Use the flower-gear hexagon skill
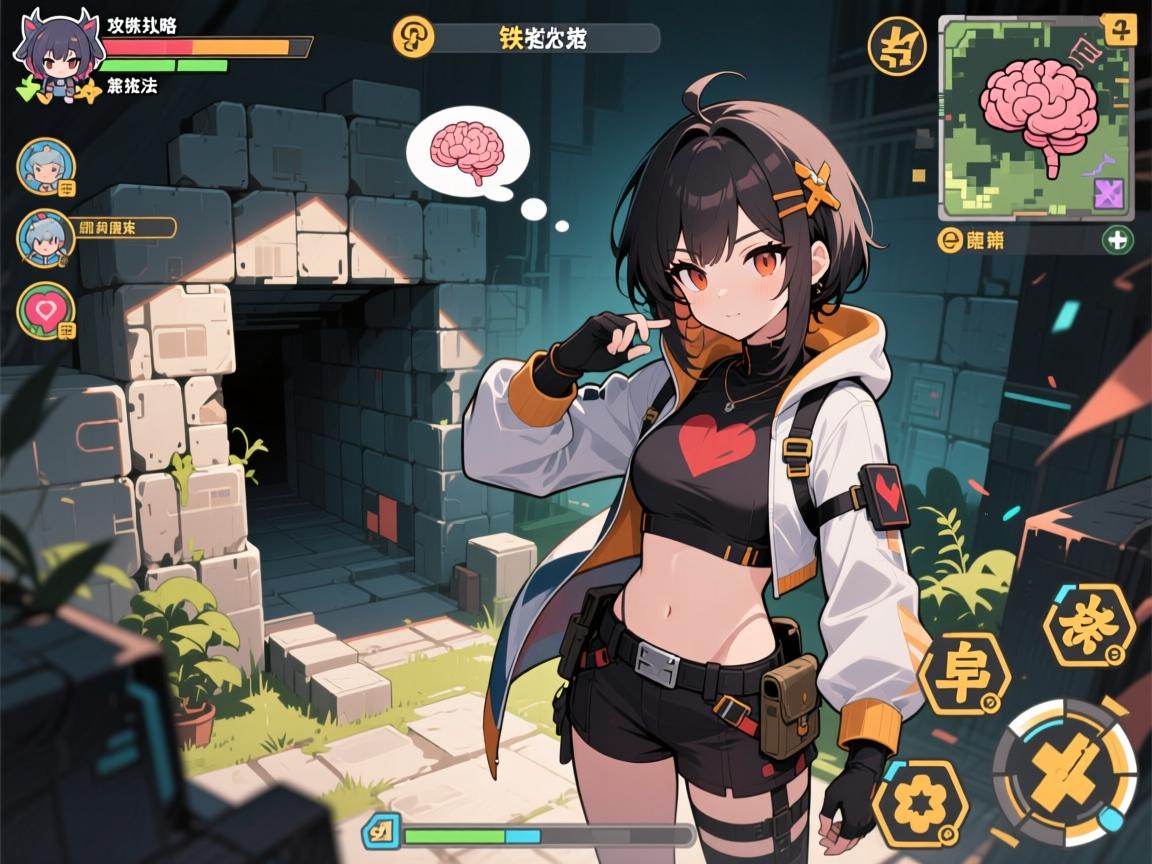 pos(920,805)
